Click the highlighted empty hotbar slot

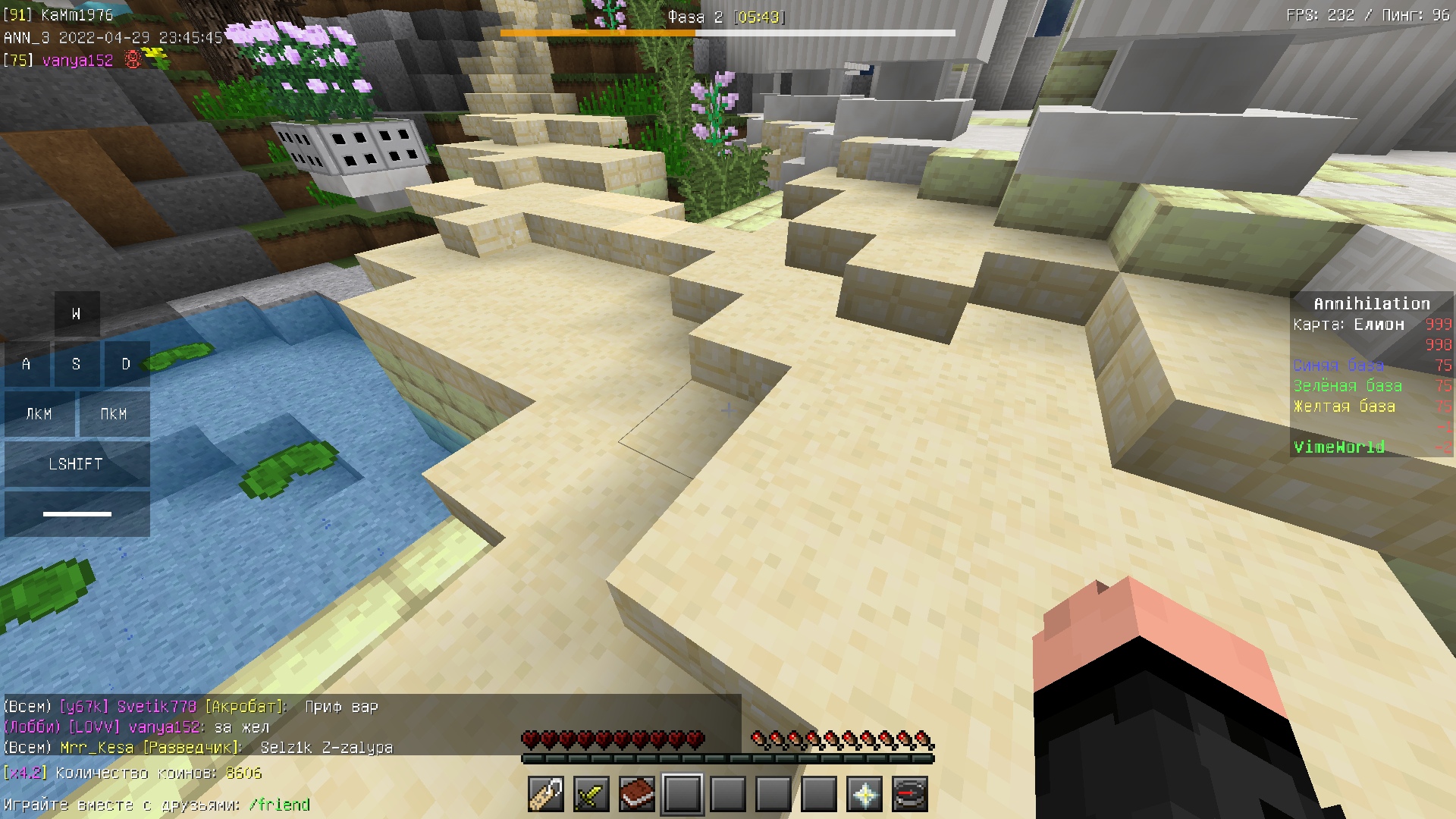coord(682,795)
